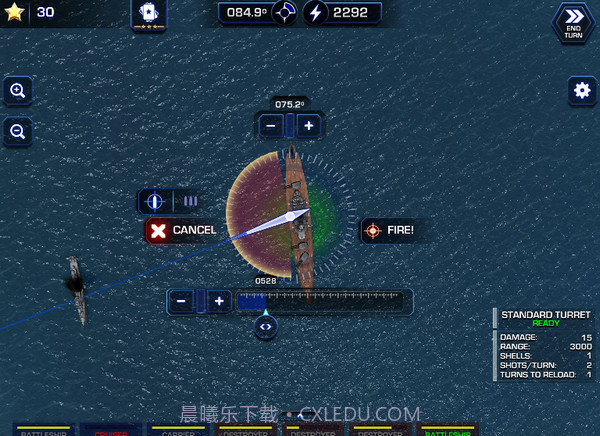Increase the firing range value
Image resolution: width=600 pixels, height=436 pixels.
[219, 300]
